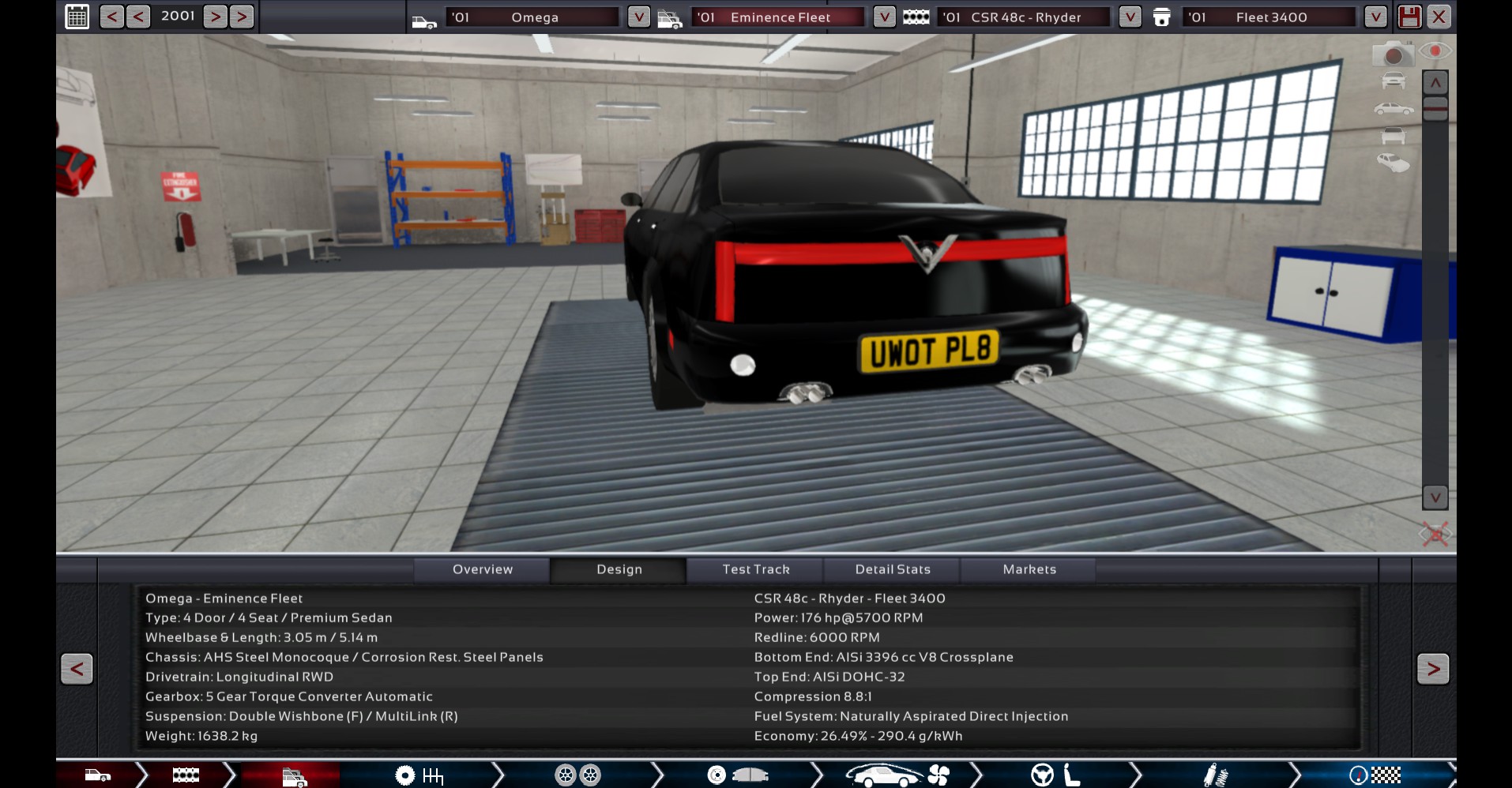The width and height of the screenshot is (1512, 788).
Task: Open the calendar icon
Action: tap(77, 17)
